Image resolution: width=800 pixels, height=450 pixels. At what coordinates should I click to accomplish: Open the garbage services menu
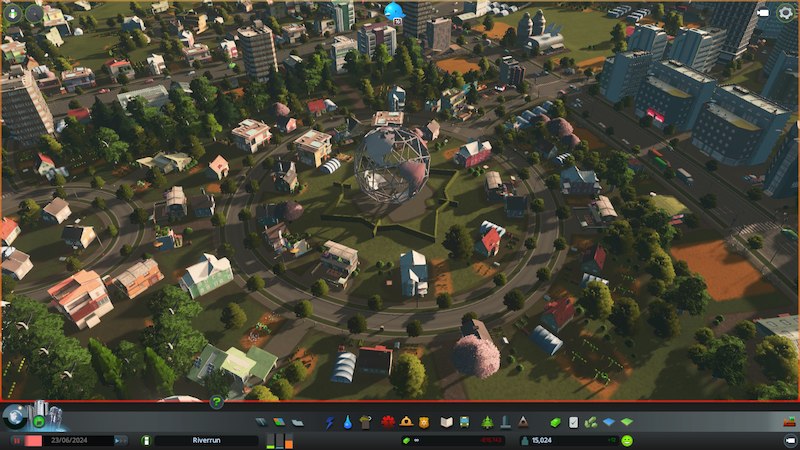[364, 422]
